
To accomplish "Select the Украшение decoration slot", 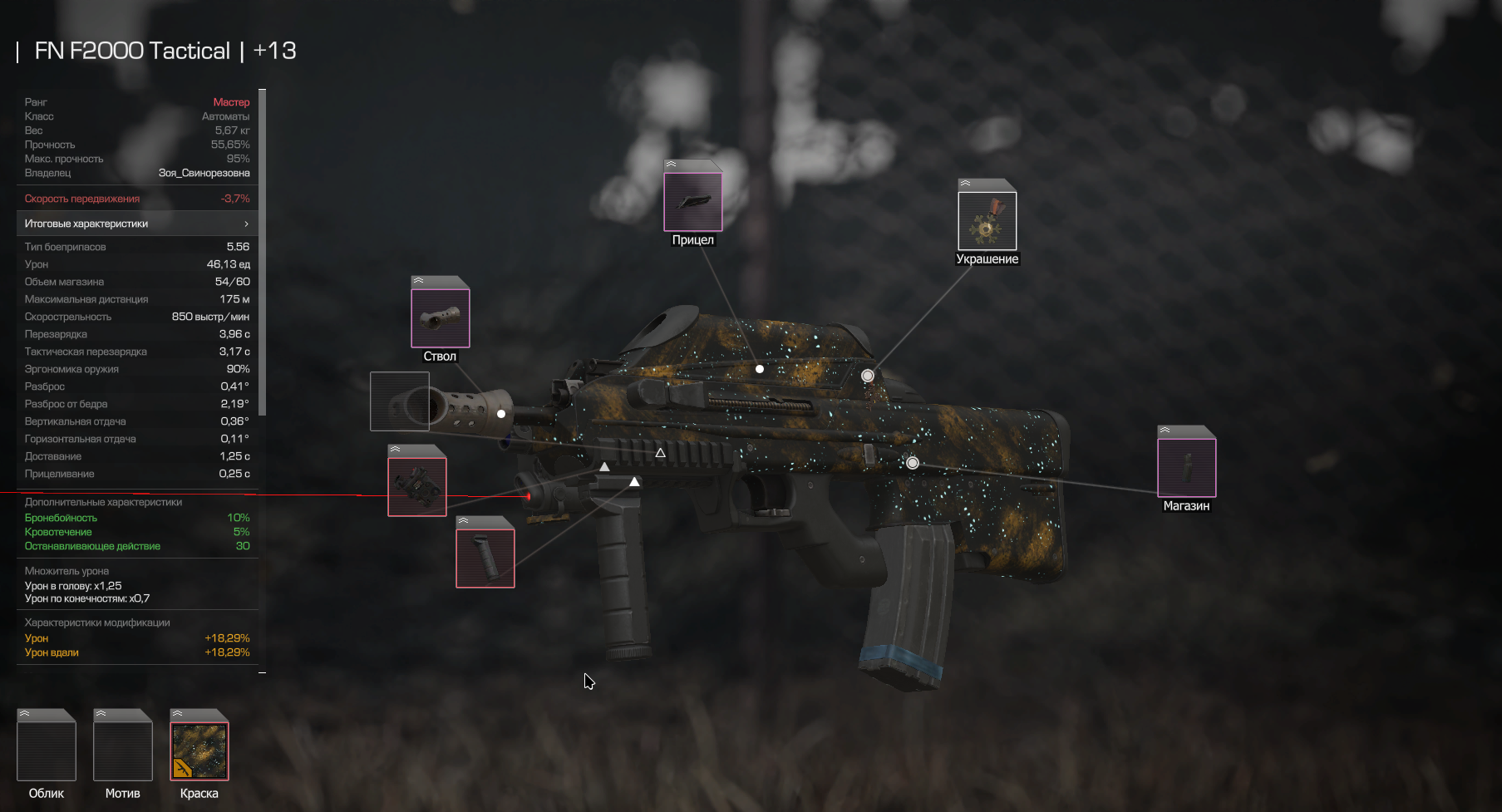I will [x=987, y=220].
